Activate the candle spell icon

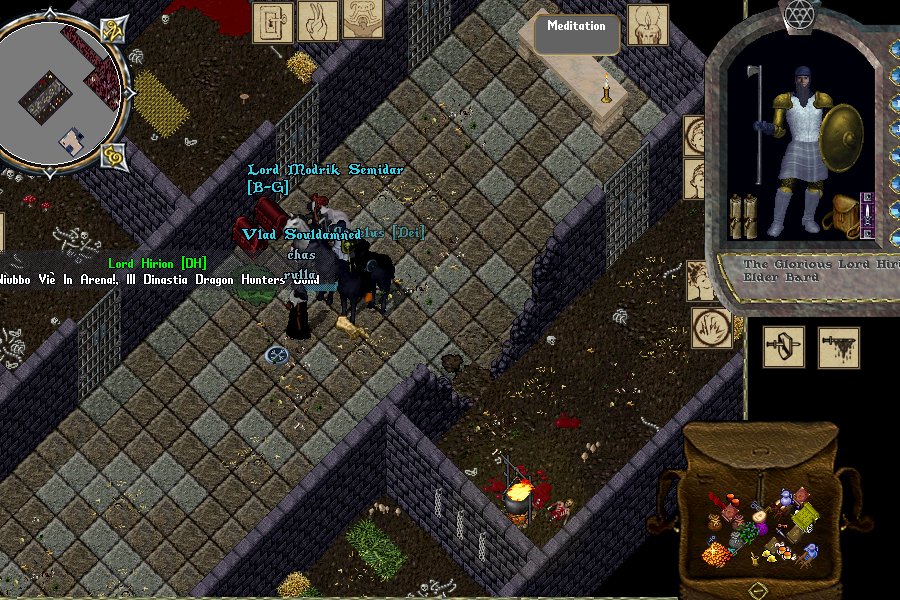click(x=647, y=24)
